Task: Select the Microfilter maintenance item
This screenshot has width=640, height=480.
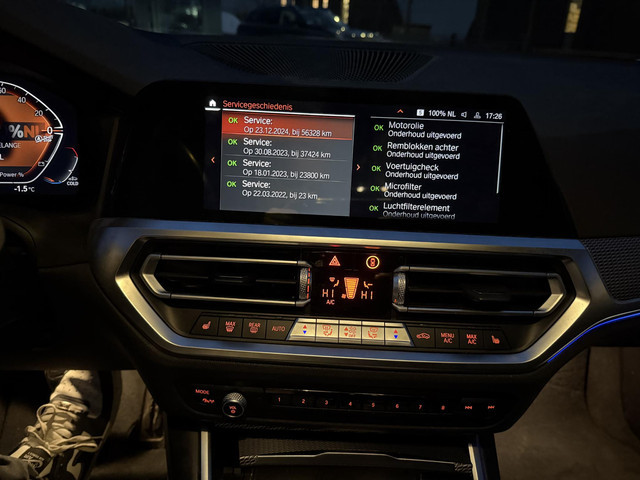Action: click(420, 191)
